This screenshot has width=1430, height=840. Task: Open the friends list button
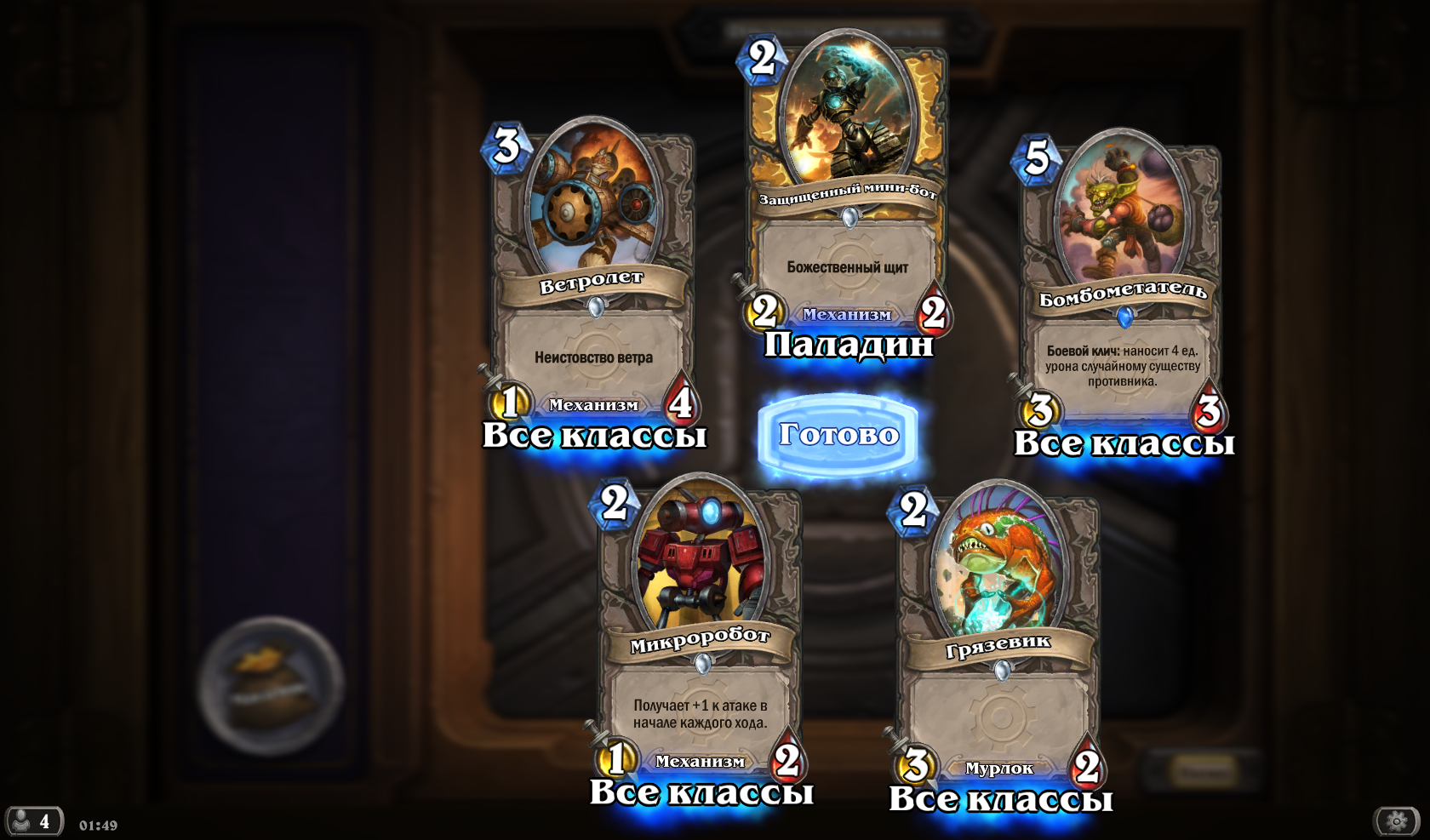[x=34, y=821]
